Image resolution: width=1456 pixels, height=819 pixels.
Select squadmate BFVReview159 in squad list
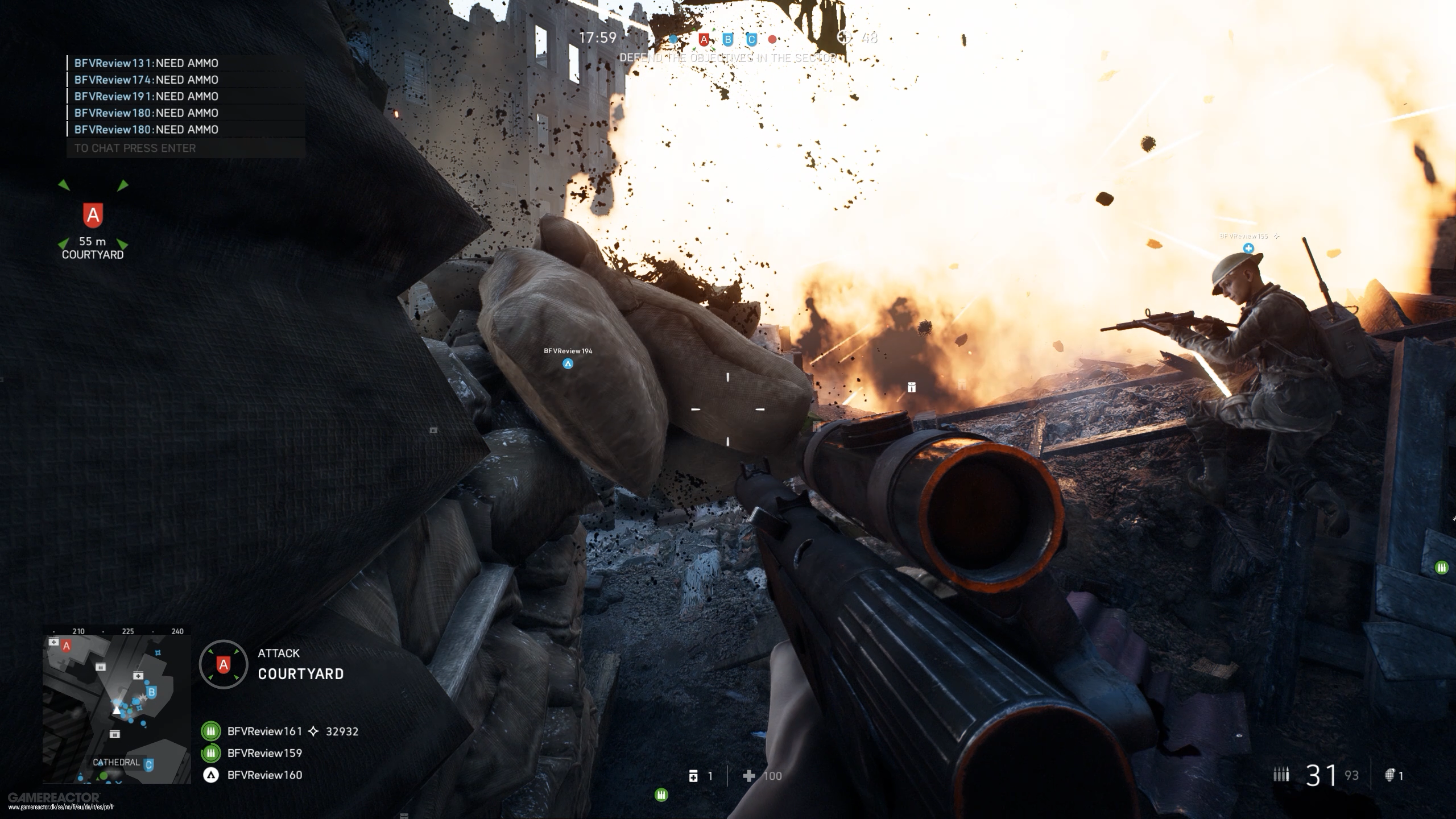[x=264, y=753]
